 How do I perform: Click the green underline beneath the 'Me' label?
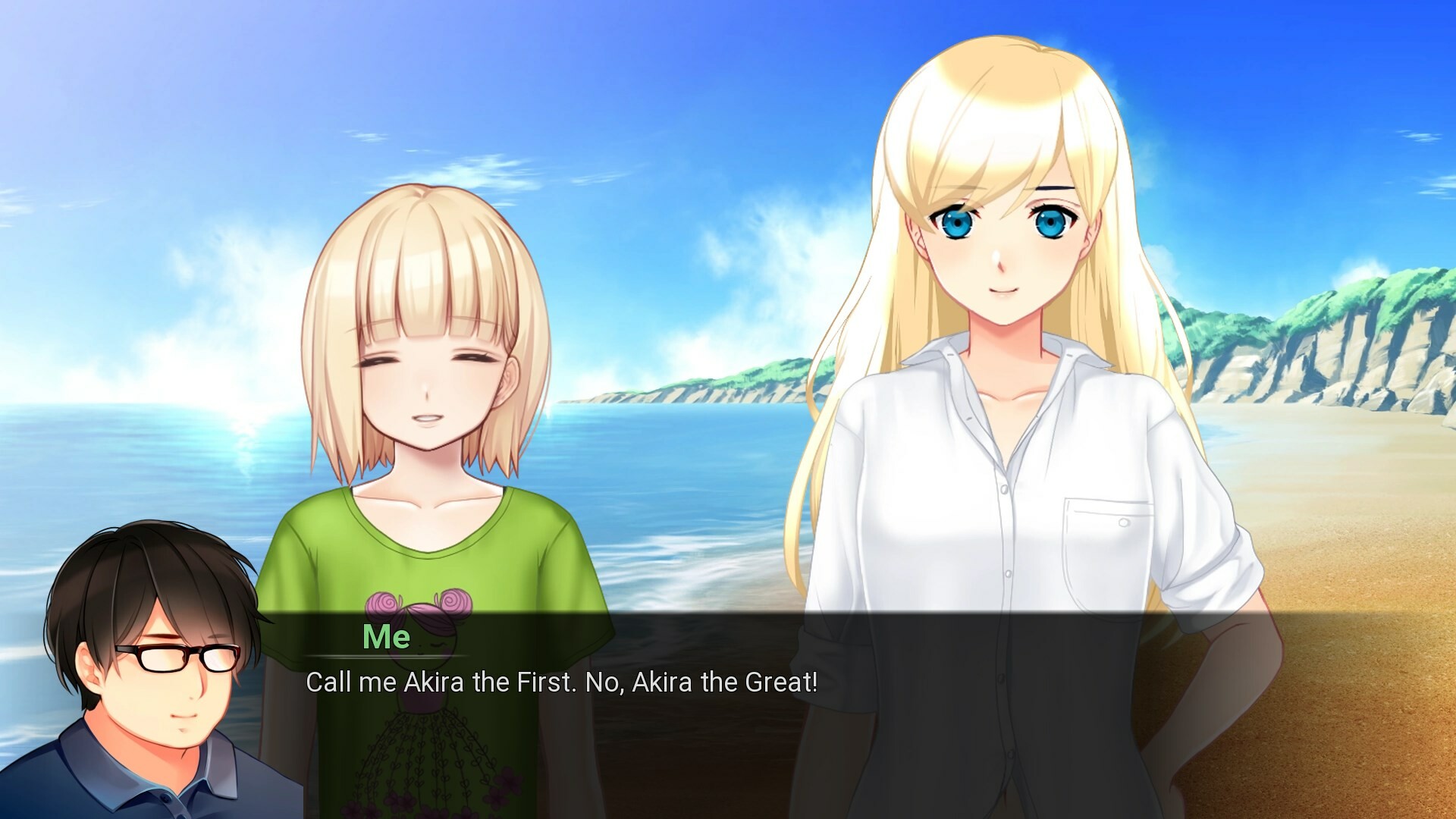pyautogui.click(x=387, y=657)
